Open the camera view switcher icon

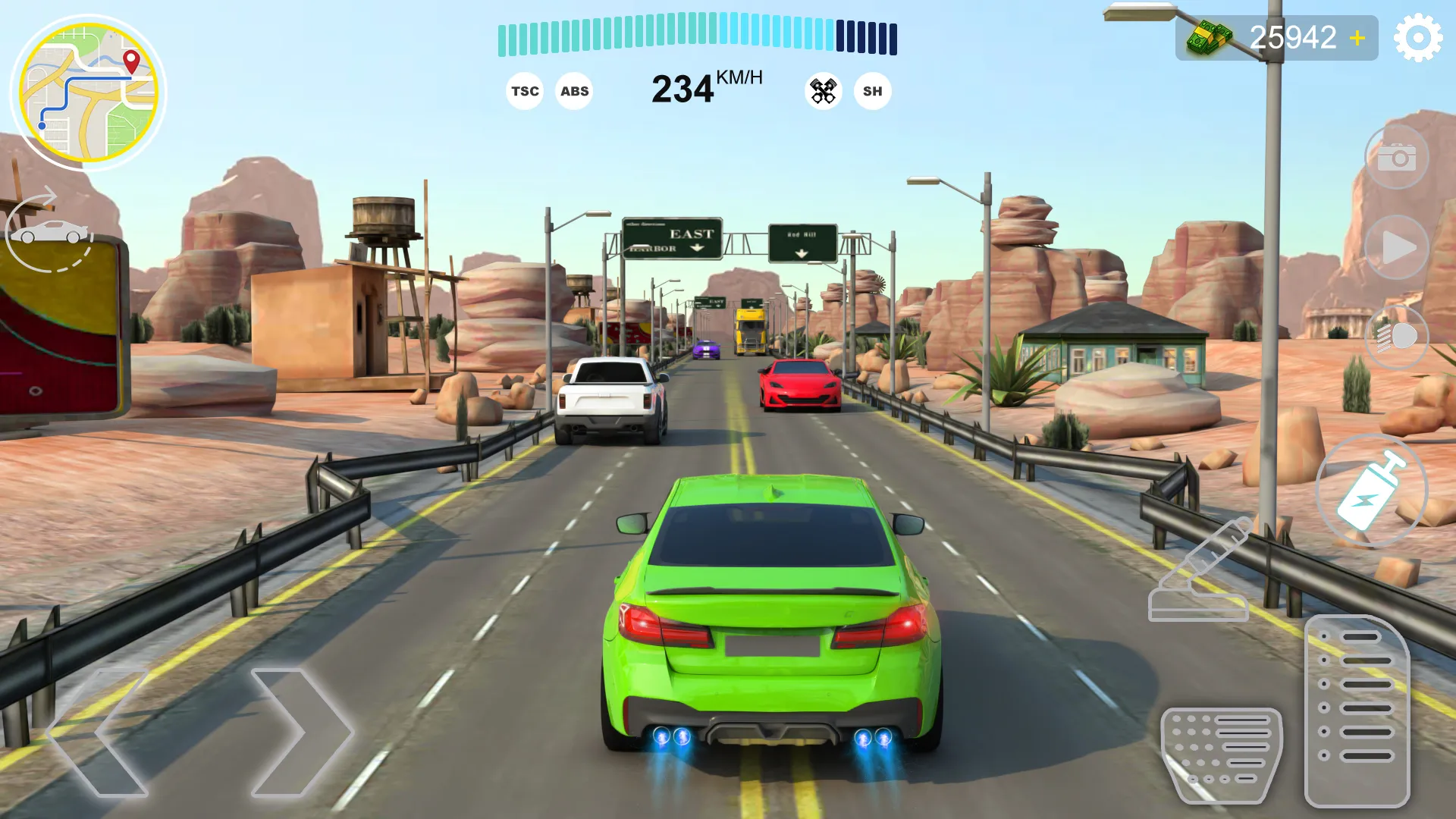click(45, 231)
